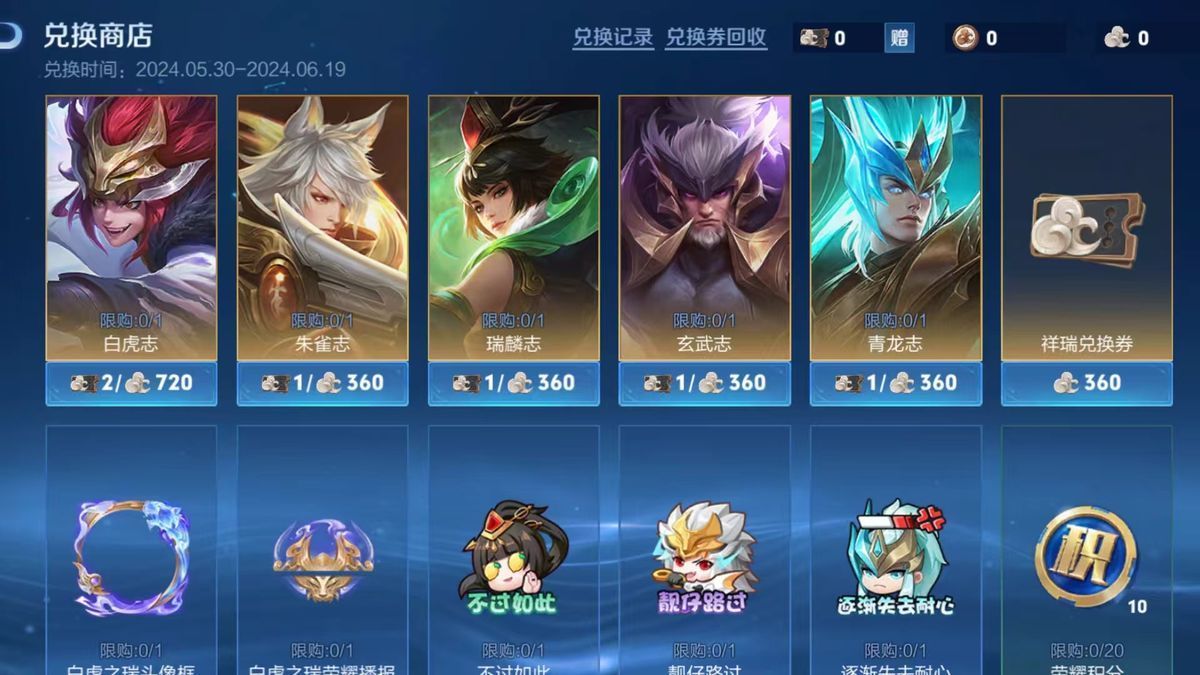Viewport: 1200px width, 675px height.
Task: Tap the 赠 gift button
Action: (x=899, y=38)
